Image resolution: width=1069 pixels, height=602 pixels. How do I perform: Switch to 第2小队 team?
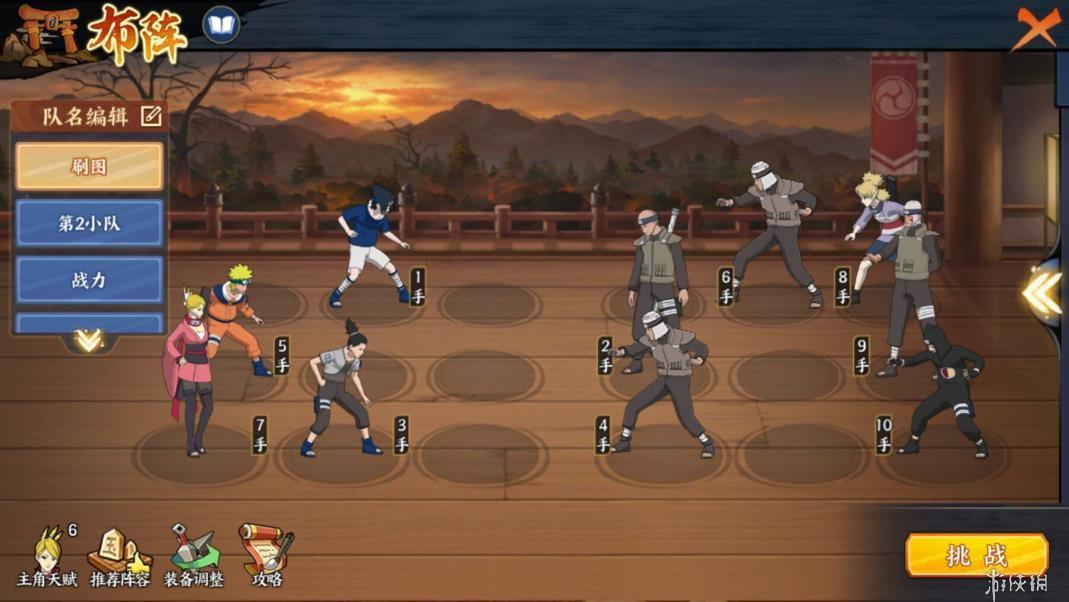[x=89, y=223]
